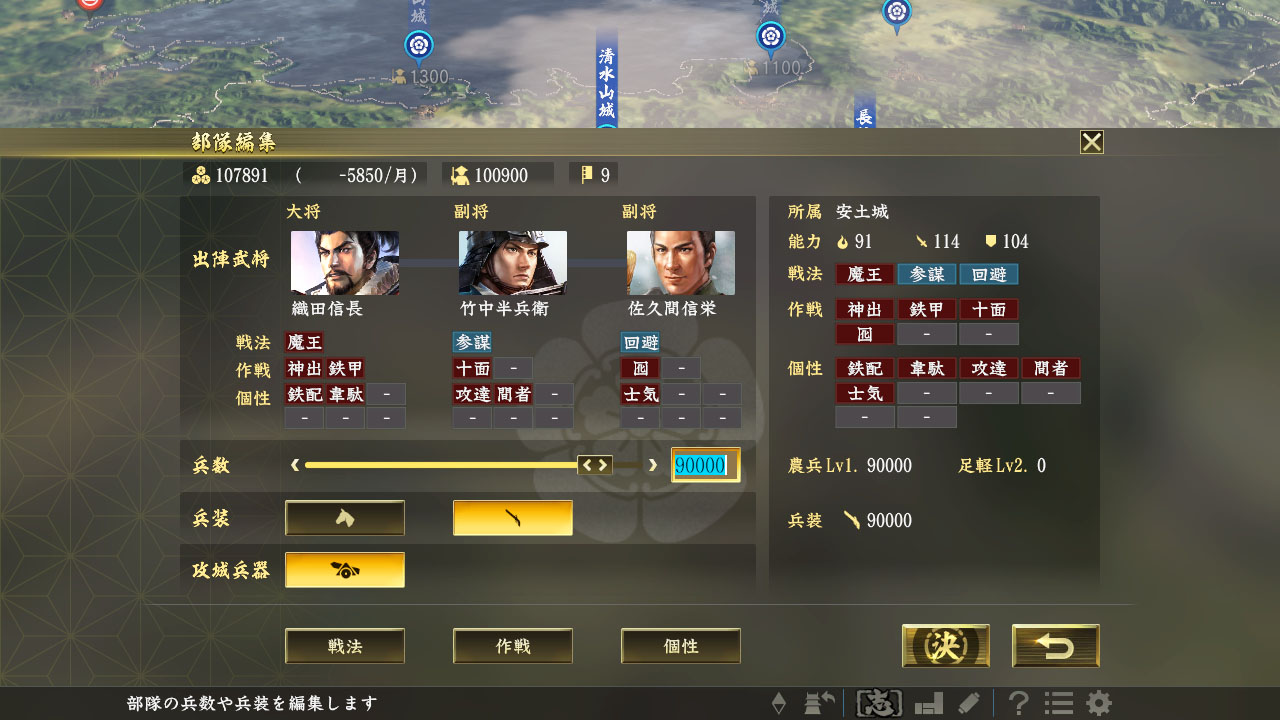Click the right arrow of the troop slider
The width and height of the screenshot is (1280, 720).
click(654, 465)
